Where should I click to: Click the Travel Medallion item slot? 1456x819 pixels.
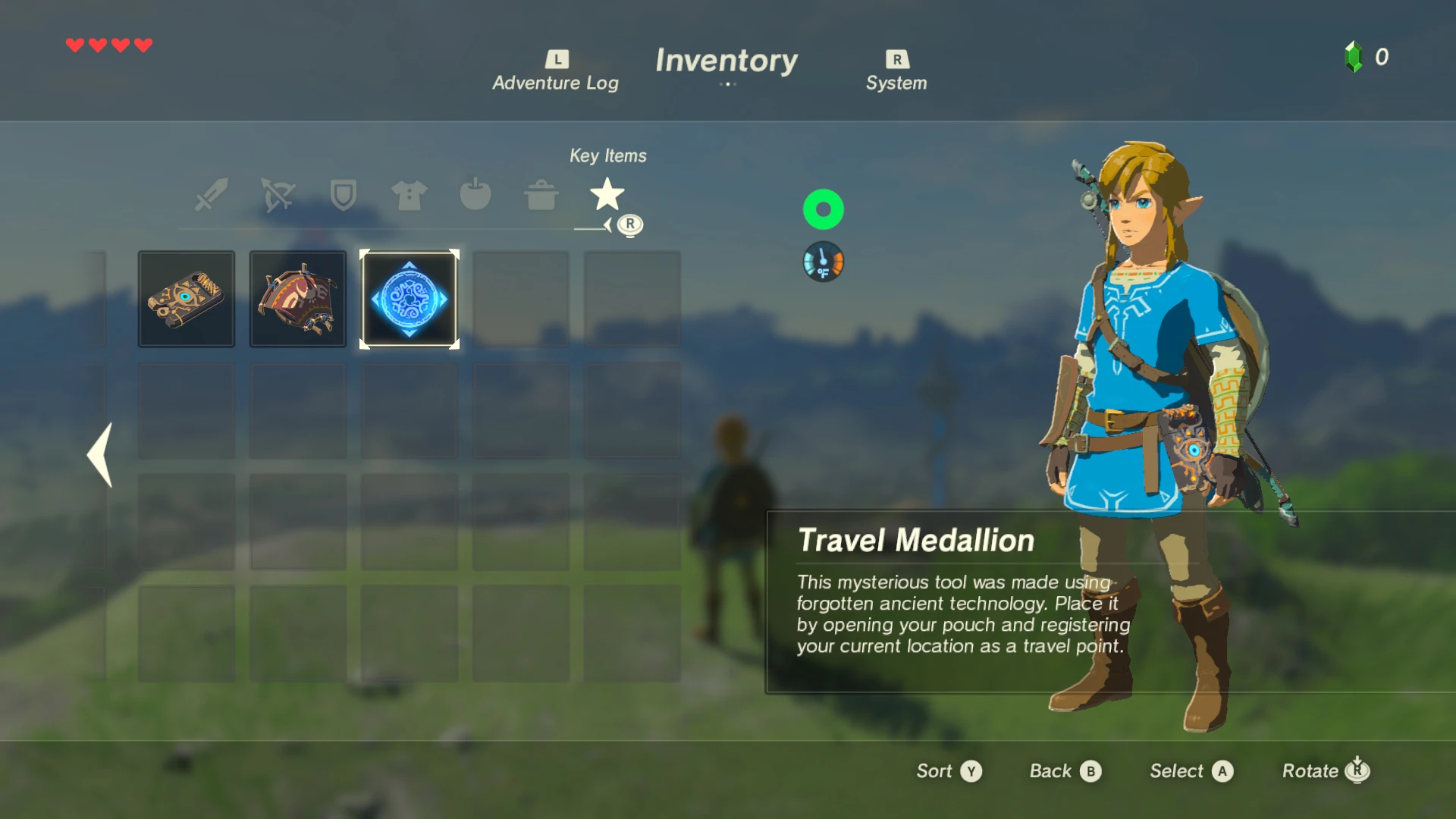409,299
